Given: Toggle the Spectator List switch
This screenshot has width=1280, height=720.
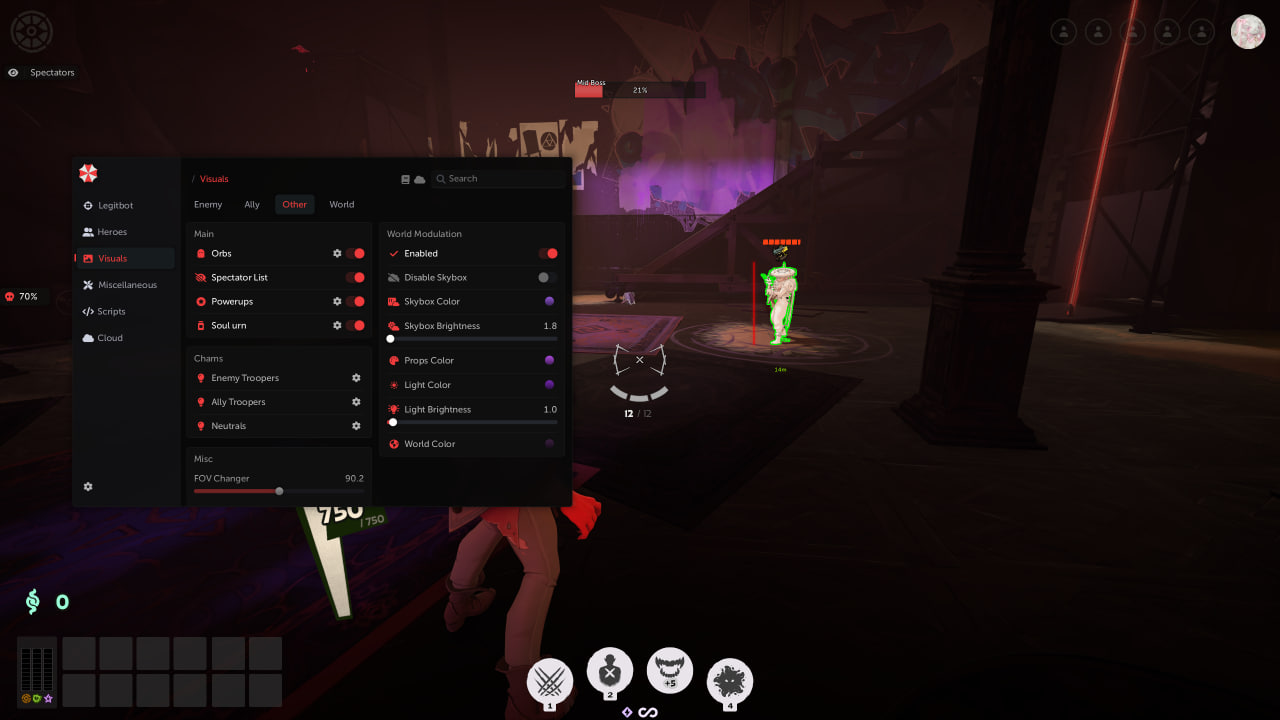Looking at the screenshot, I should tap(355, 278).
